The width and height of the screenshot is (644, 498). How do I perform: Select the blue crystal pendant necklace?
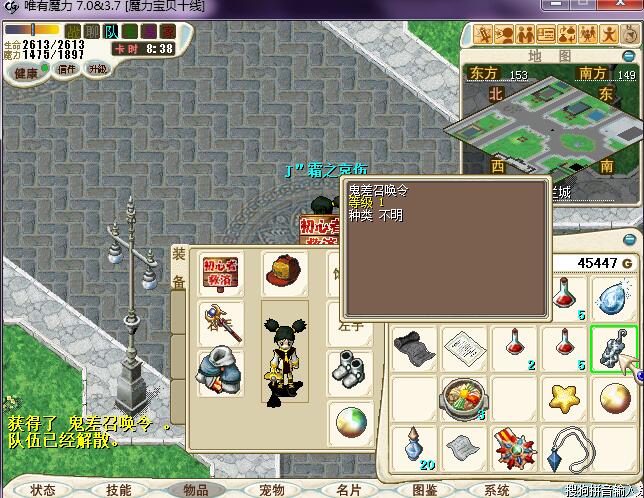(x=566, y=447)
